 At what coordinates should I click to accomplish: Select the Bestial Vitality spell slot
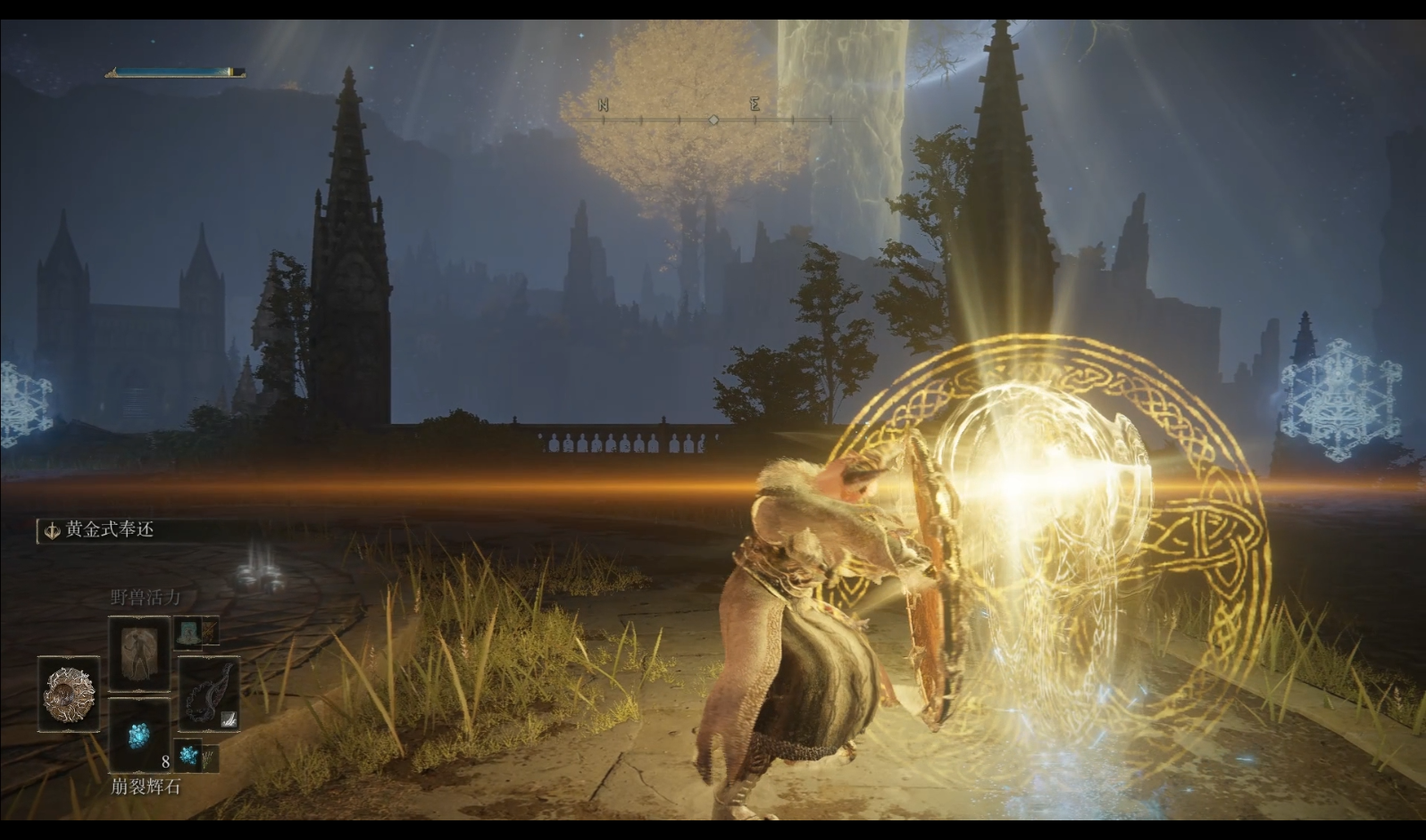pyautogui.click(x=139, y=654)
